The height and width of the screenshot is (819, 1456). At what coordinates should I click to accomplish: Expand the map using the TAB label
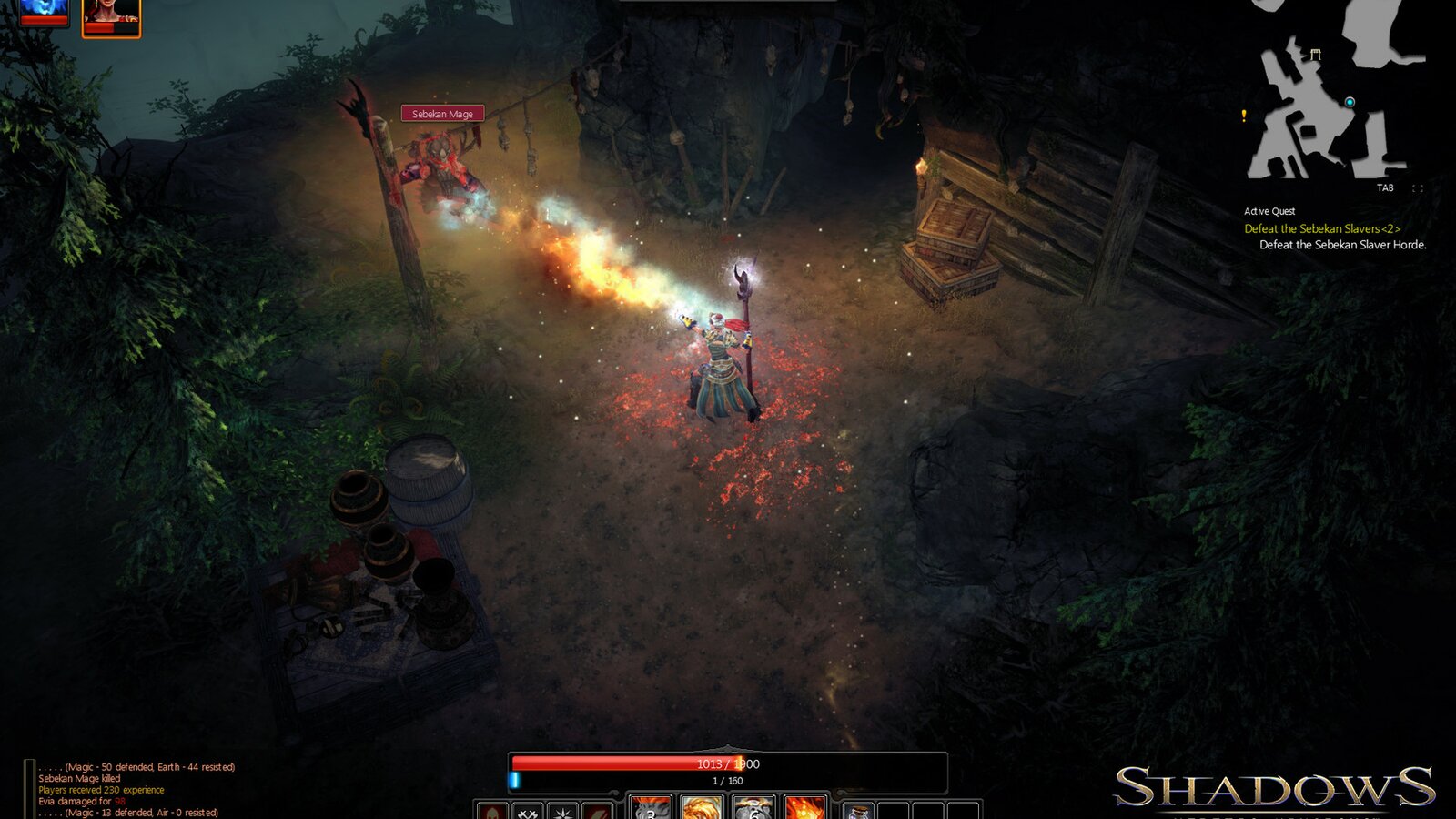pyautogui.click(x=1385, y=187)
